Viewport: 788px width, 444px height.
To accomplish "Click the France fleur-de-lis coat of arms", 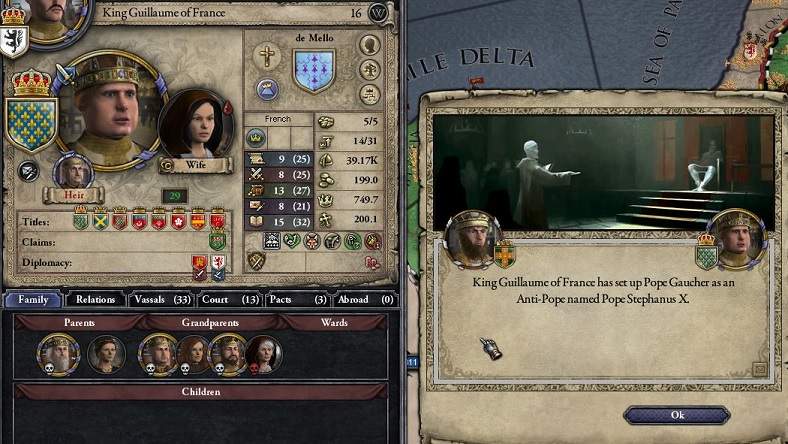I will (30, 122).
